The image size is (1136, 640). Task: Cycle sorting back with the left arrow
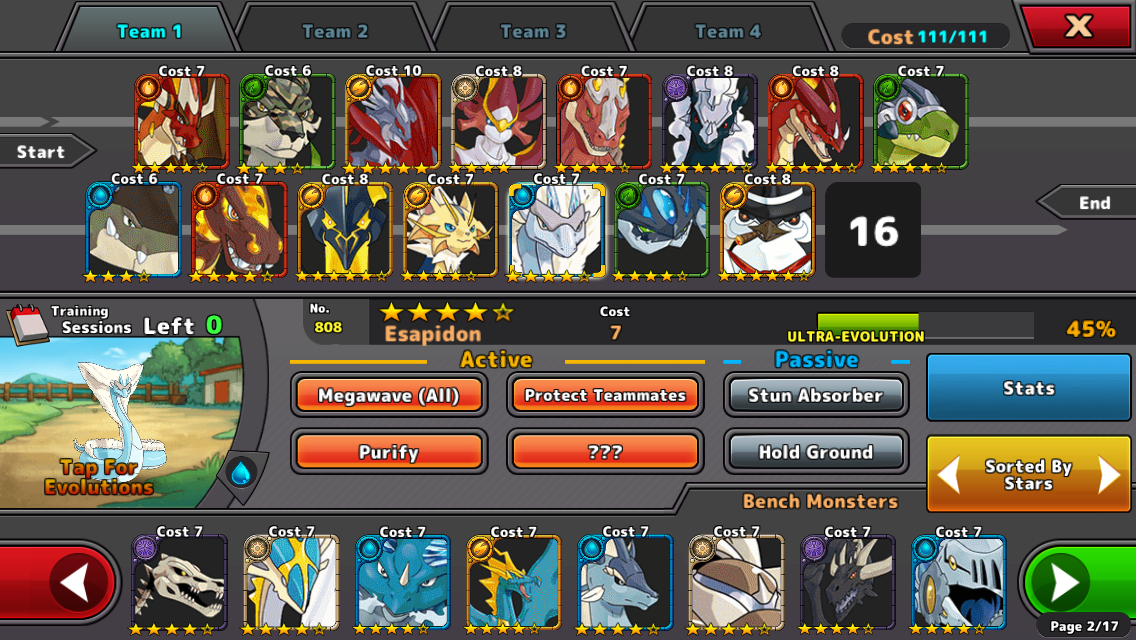pos(948,475)
